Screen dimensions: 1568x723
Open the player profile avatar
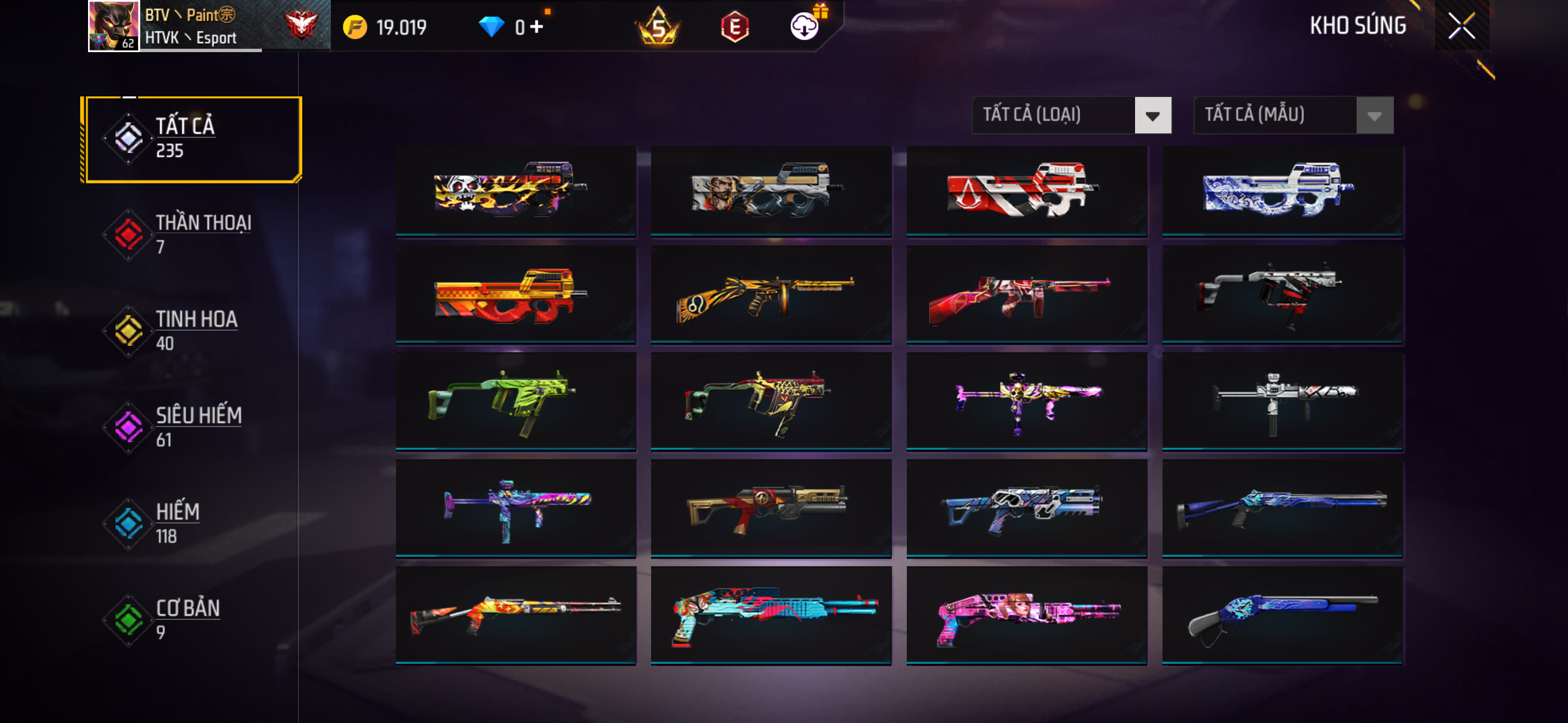coord(114,26)
